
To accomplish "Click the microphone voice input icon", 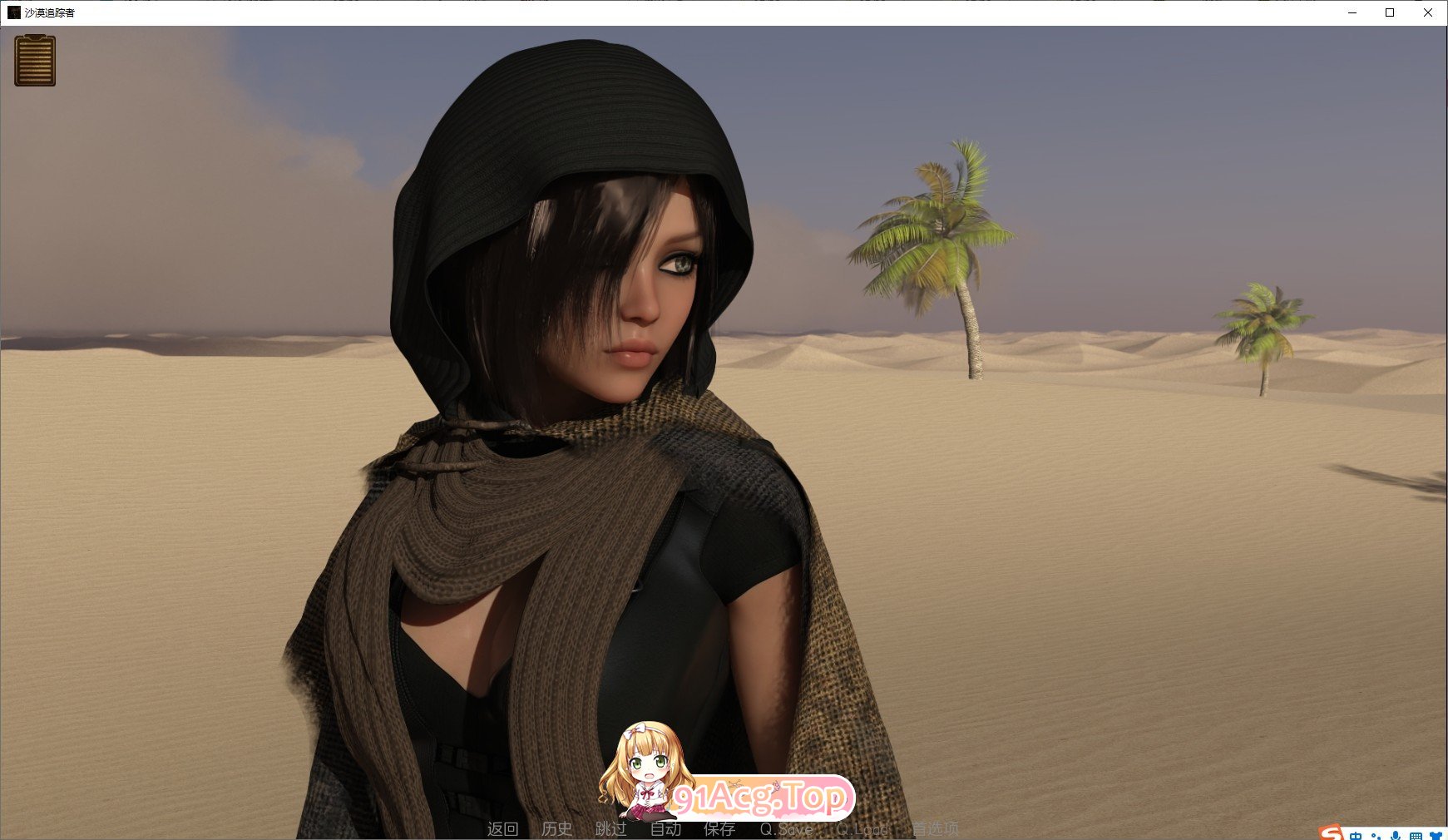I will (1395, 835).
